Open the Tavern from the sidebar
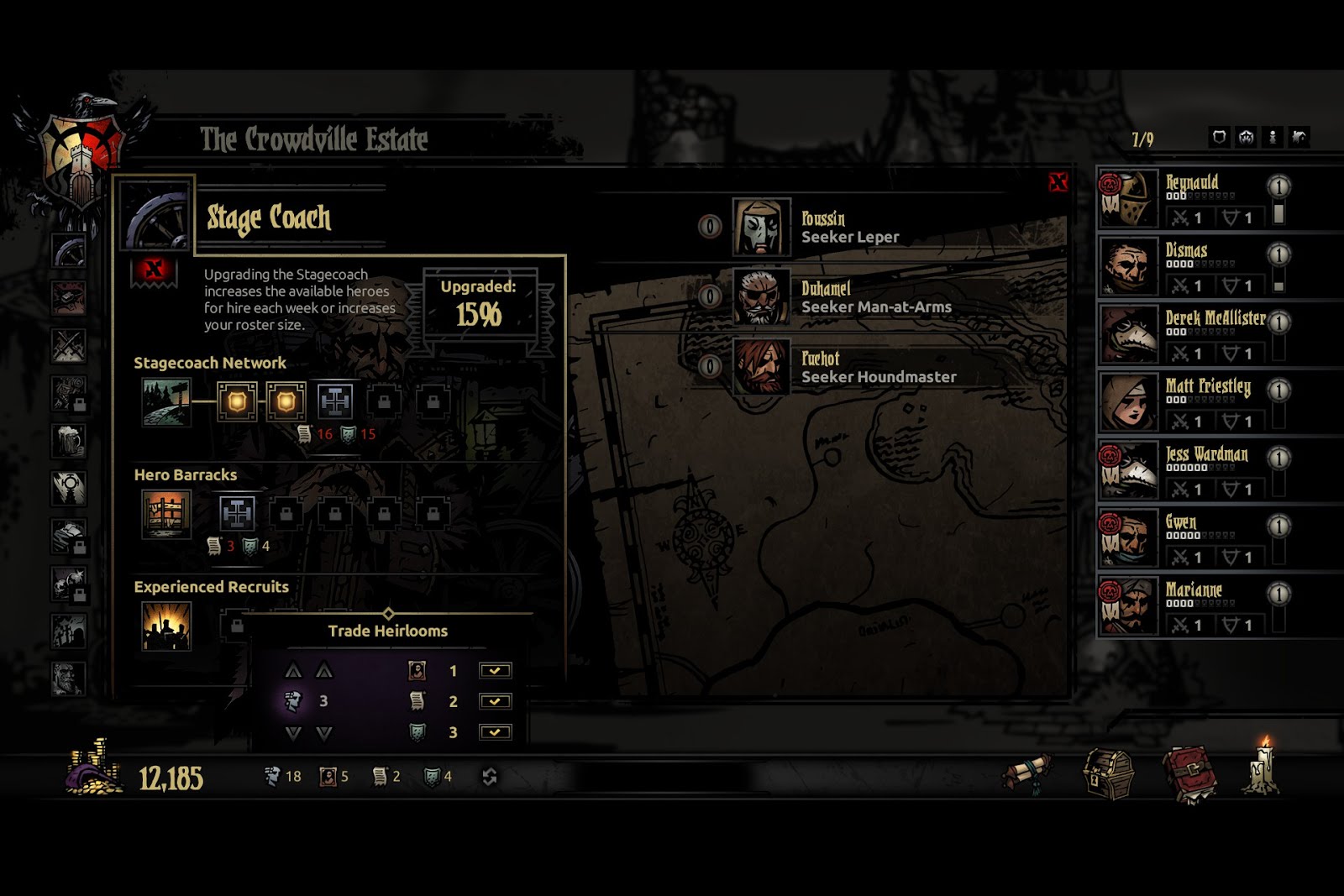Viewport: 1344px width, 896px height. click(x=68, y=440)
